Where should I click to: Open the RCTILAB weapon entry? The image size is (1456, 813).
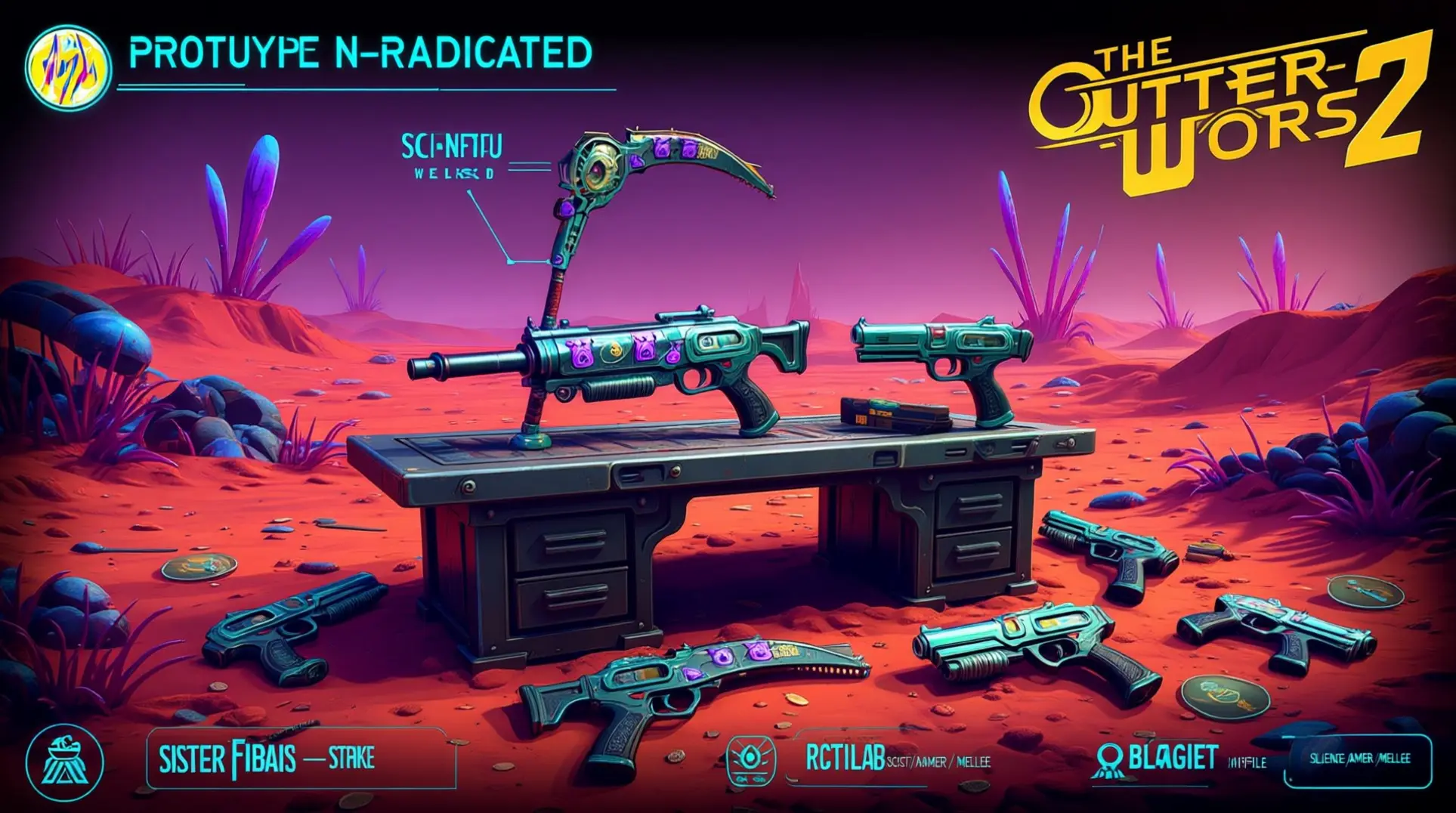[x=845, y=759]
